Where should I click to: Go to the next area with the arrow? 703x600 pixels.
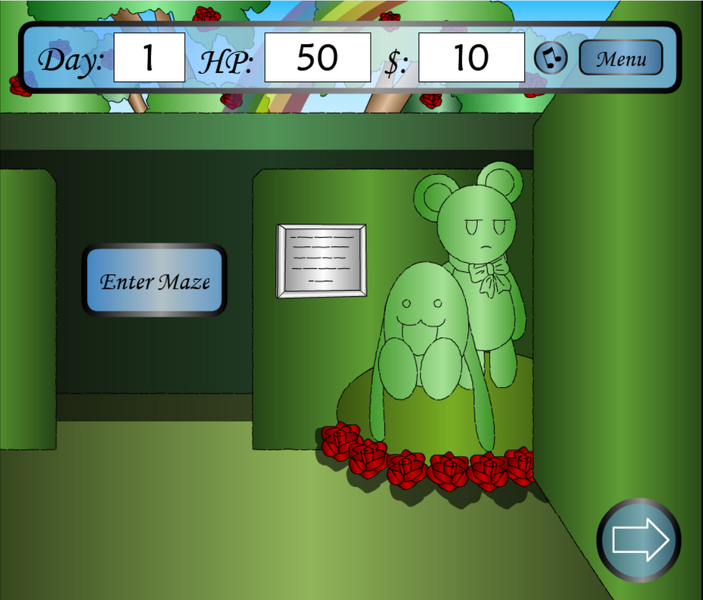[x=639, y=540]
